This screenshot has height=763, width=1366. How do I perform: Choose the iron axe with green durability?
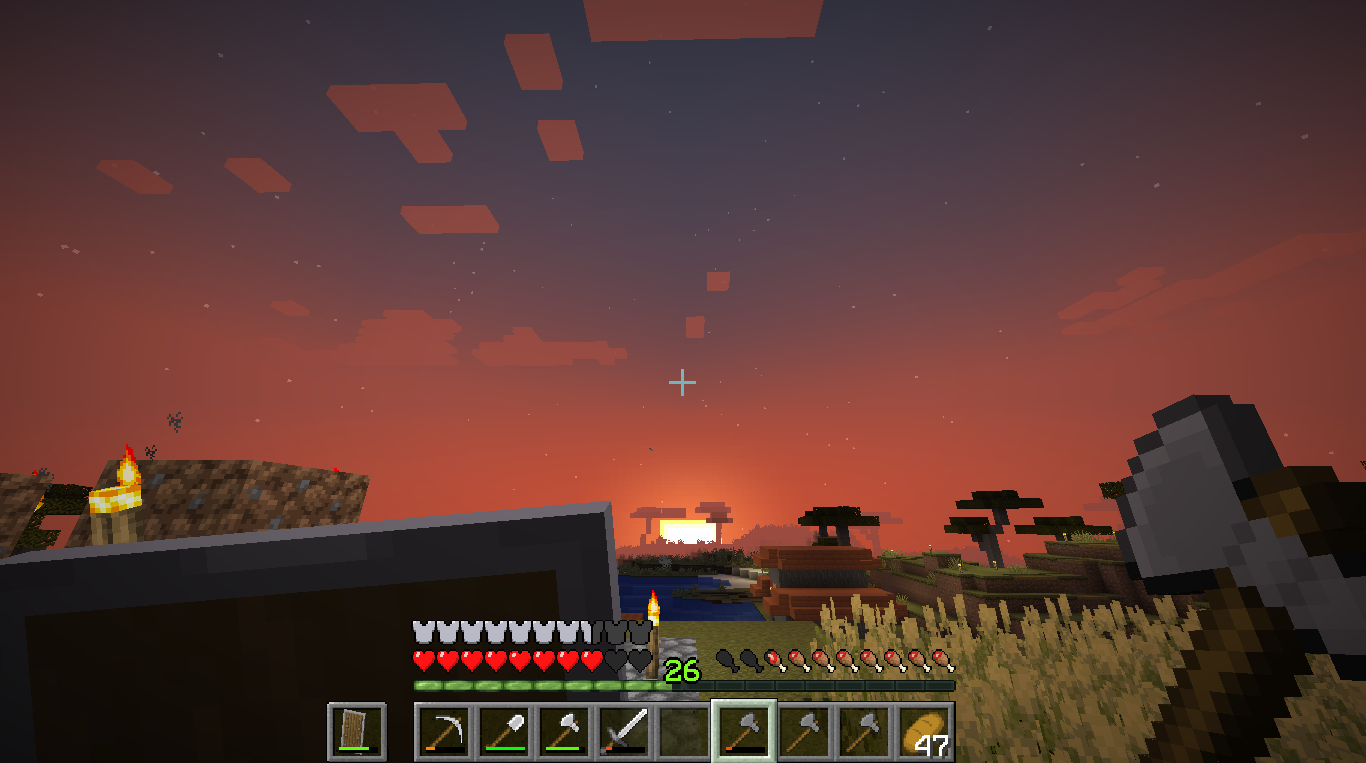click(564, 731)
